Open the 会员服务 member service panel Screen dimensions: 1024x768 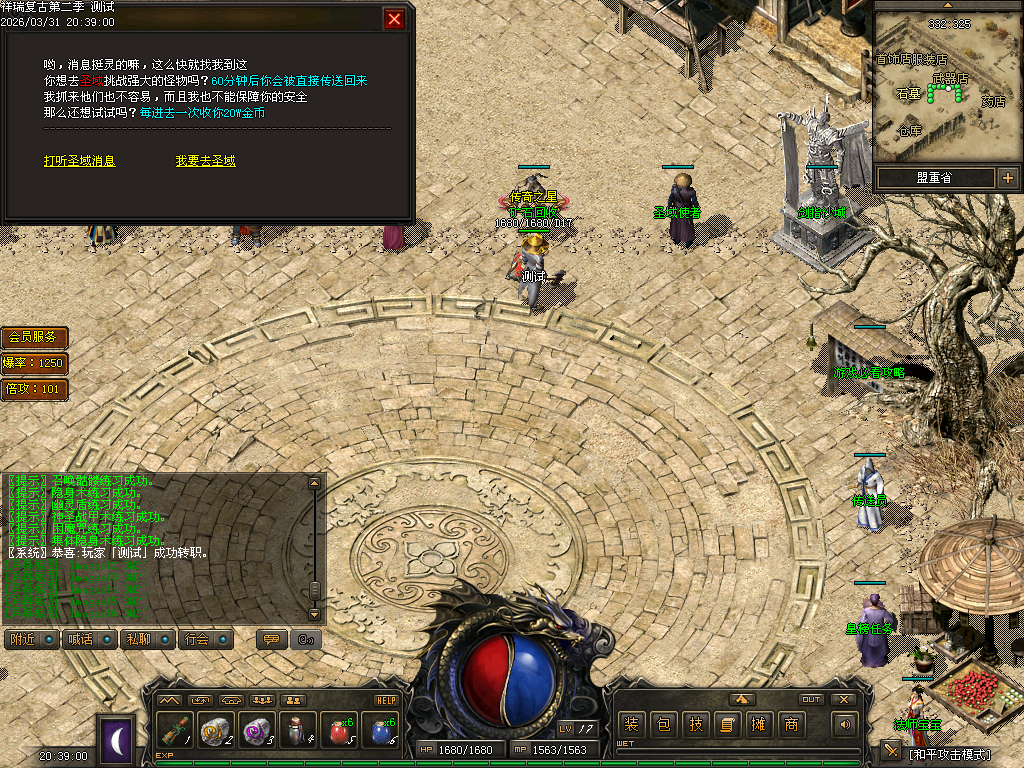pos(34,337)
